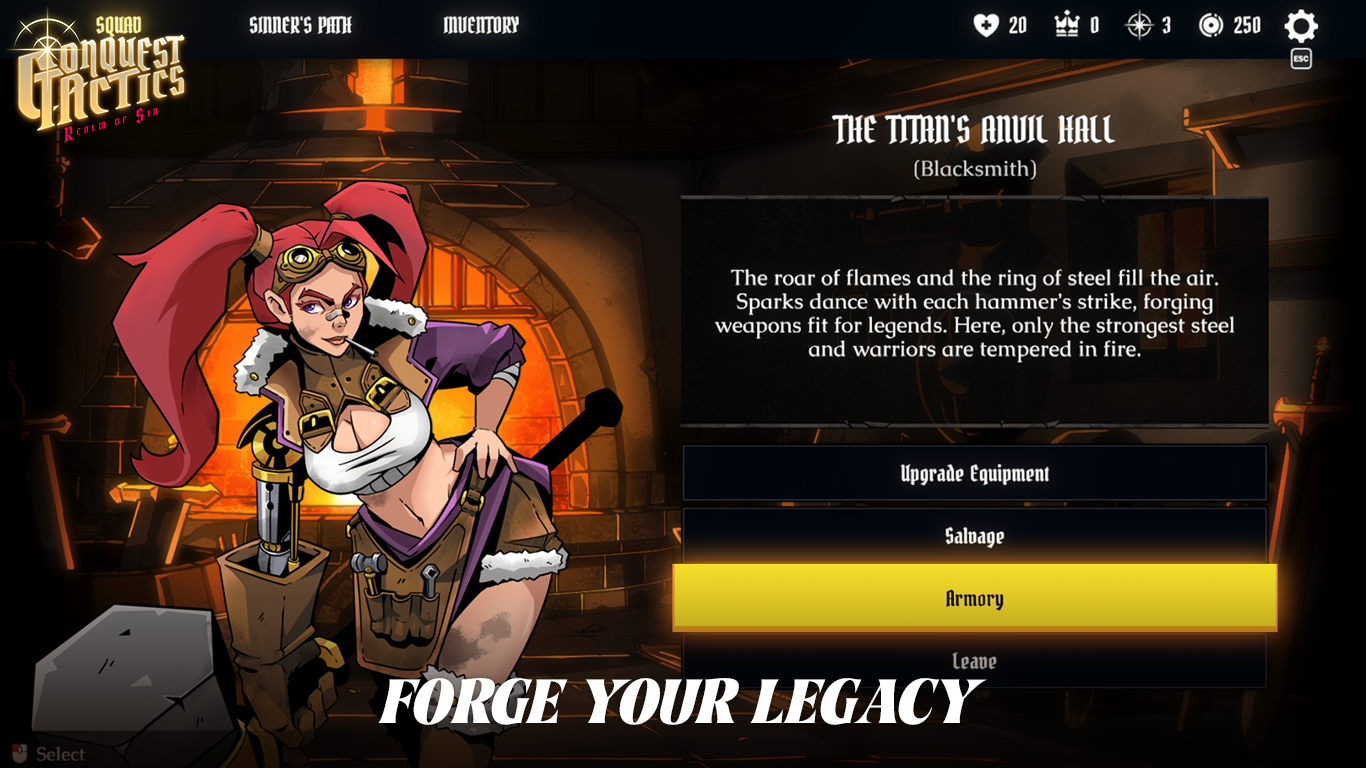1366x768 pixels.
Task: Switch to the Sinner's Path tab
Action: (300, 25)
